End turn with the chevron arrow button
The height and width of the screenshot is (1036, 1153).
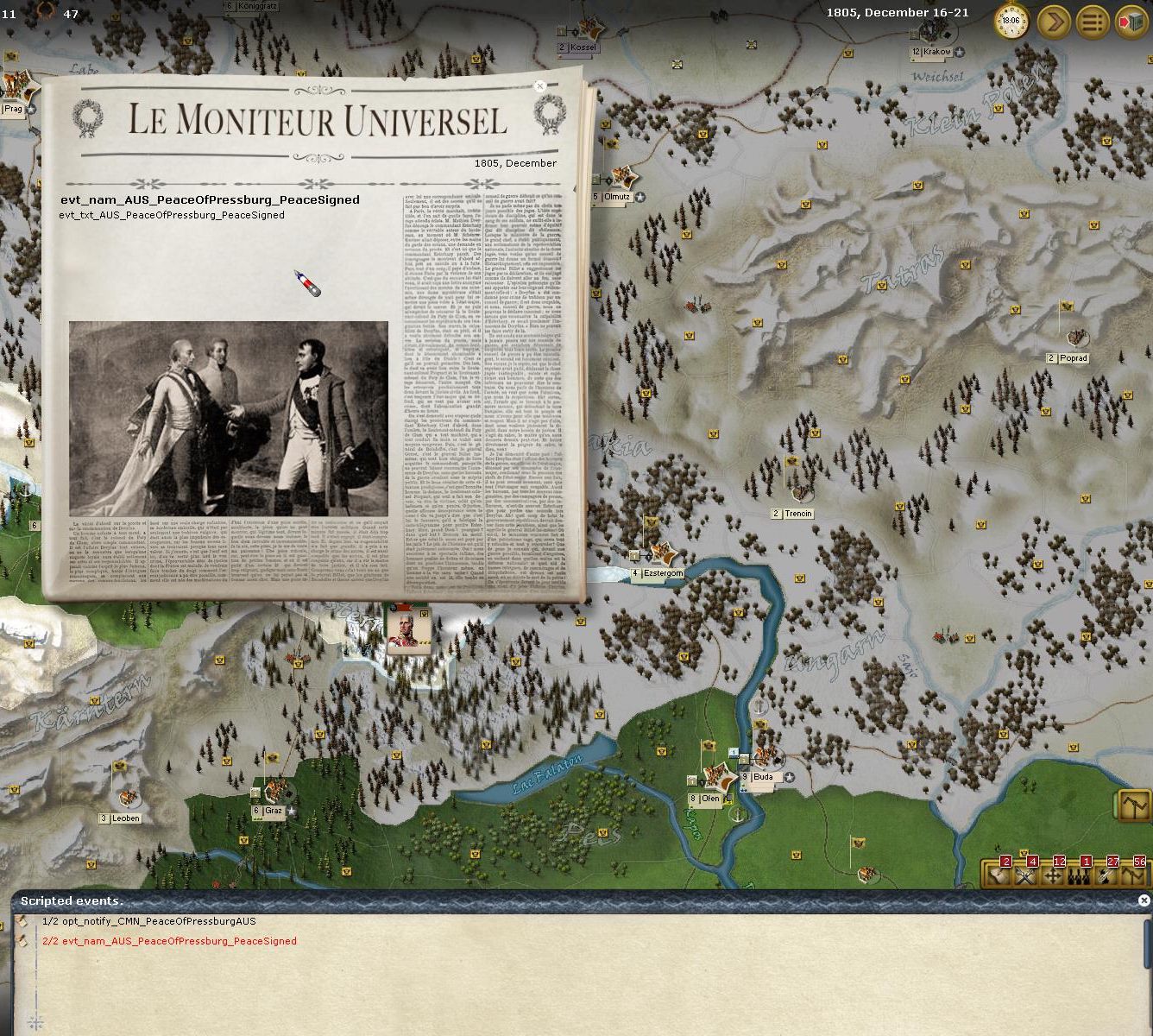(1054, 22)
